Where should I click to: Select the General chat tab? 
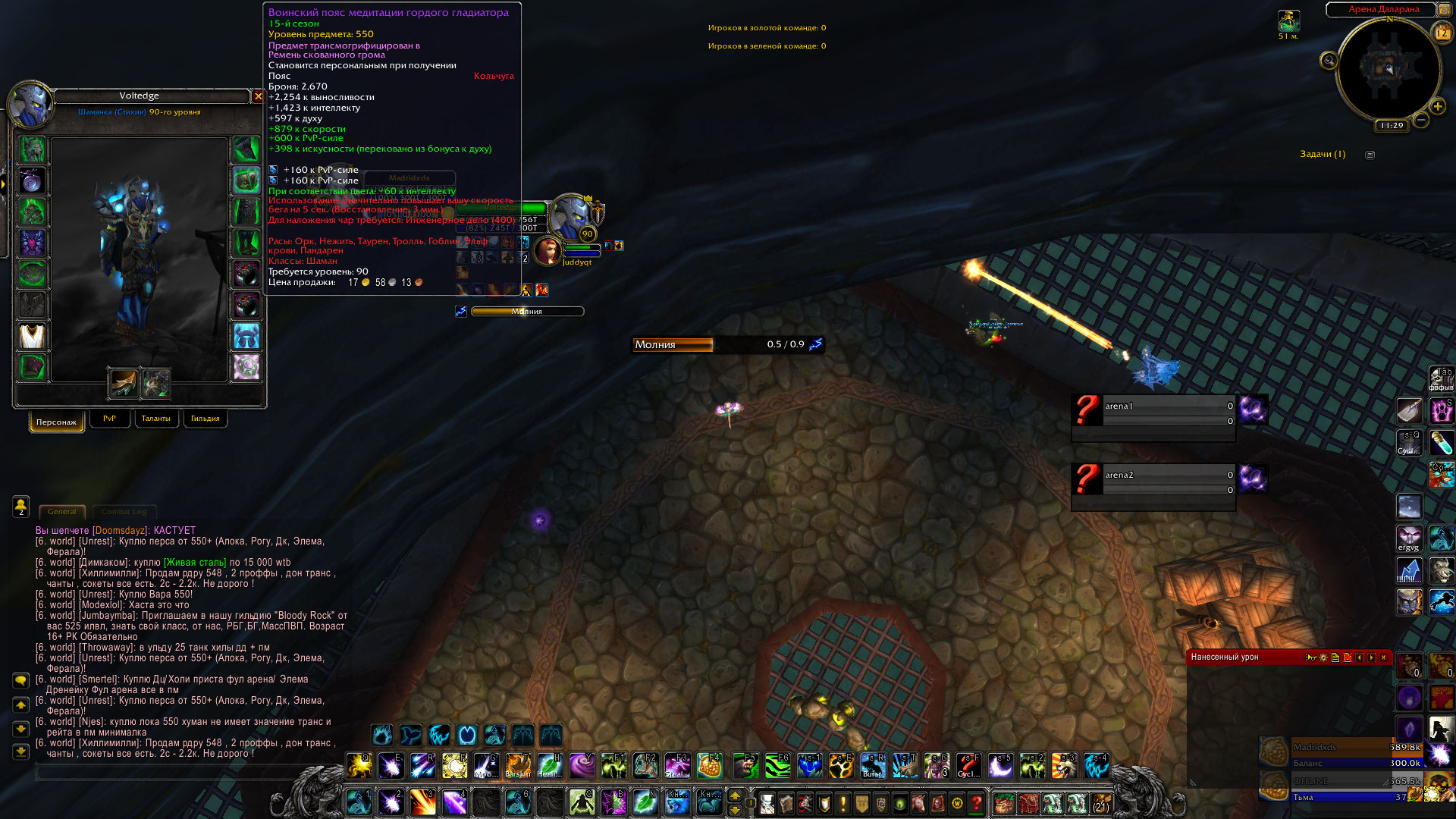[x=61, y=512]
